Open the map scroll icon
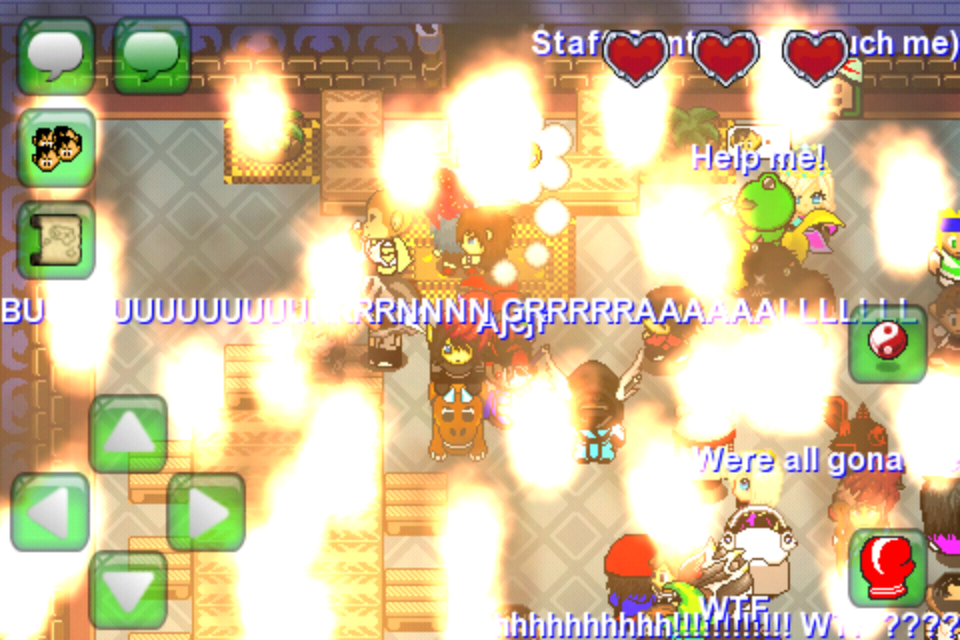 56,240
